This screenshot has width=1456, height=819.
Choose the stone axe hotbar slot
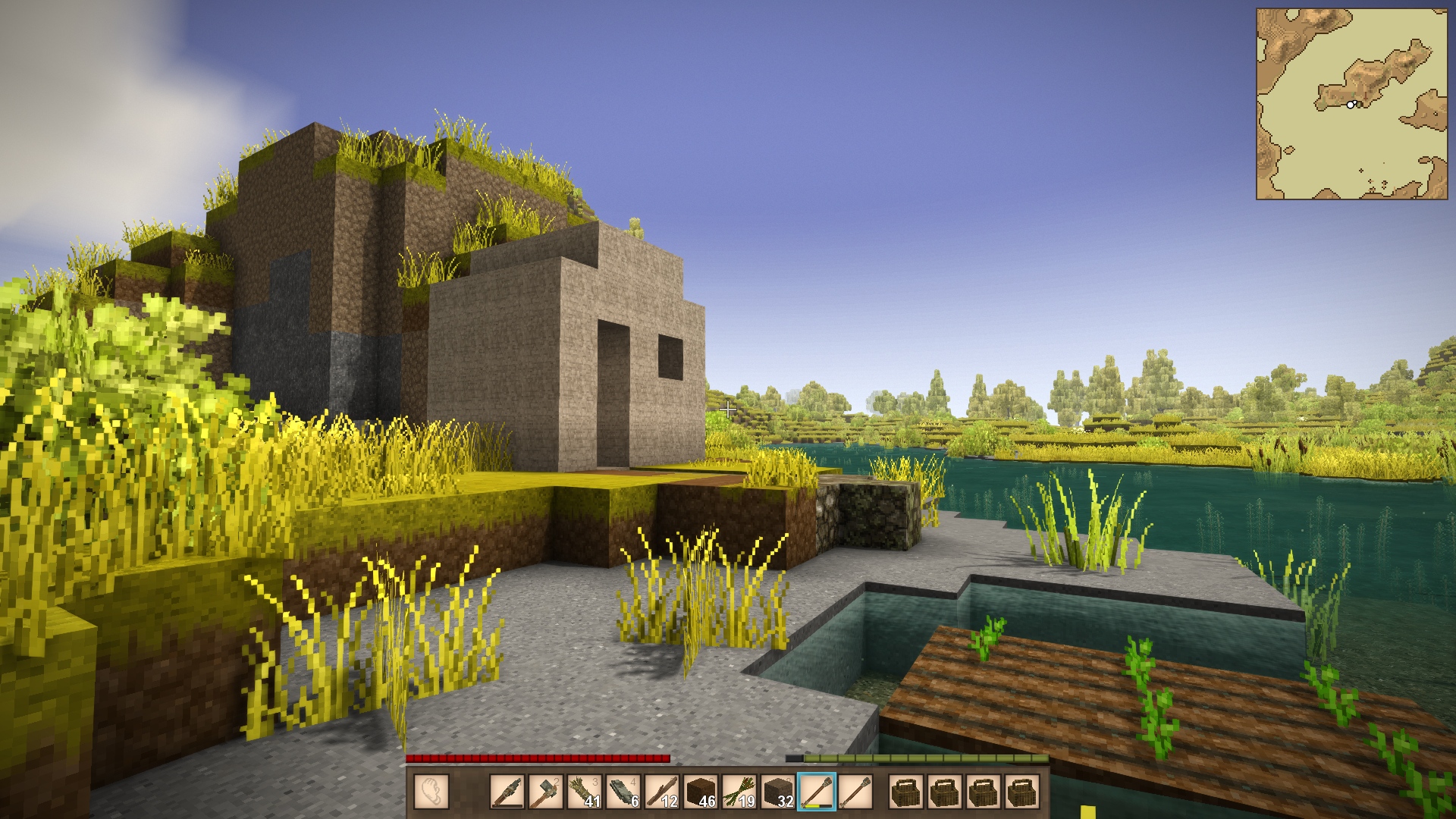(546, 792)
